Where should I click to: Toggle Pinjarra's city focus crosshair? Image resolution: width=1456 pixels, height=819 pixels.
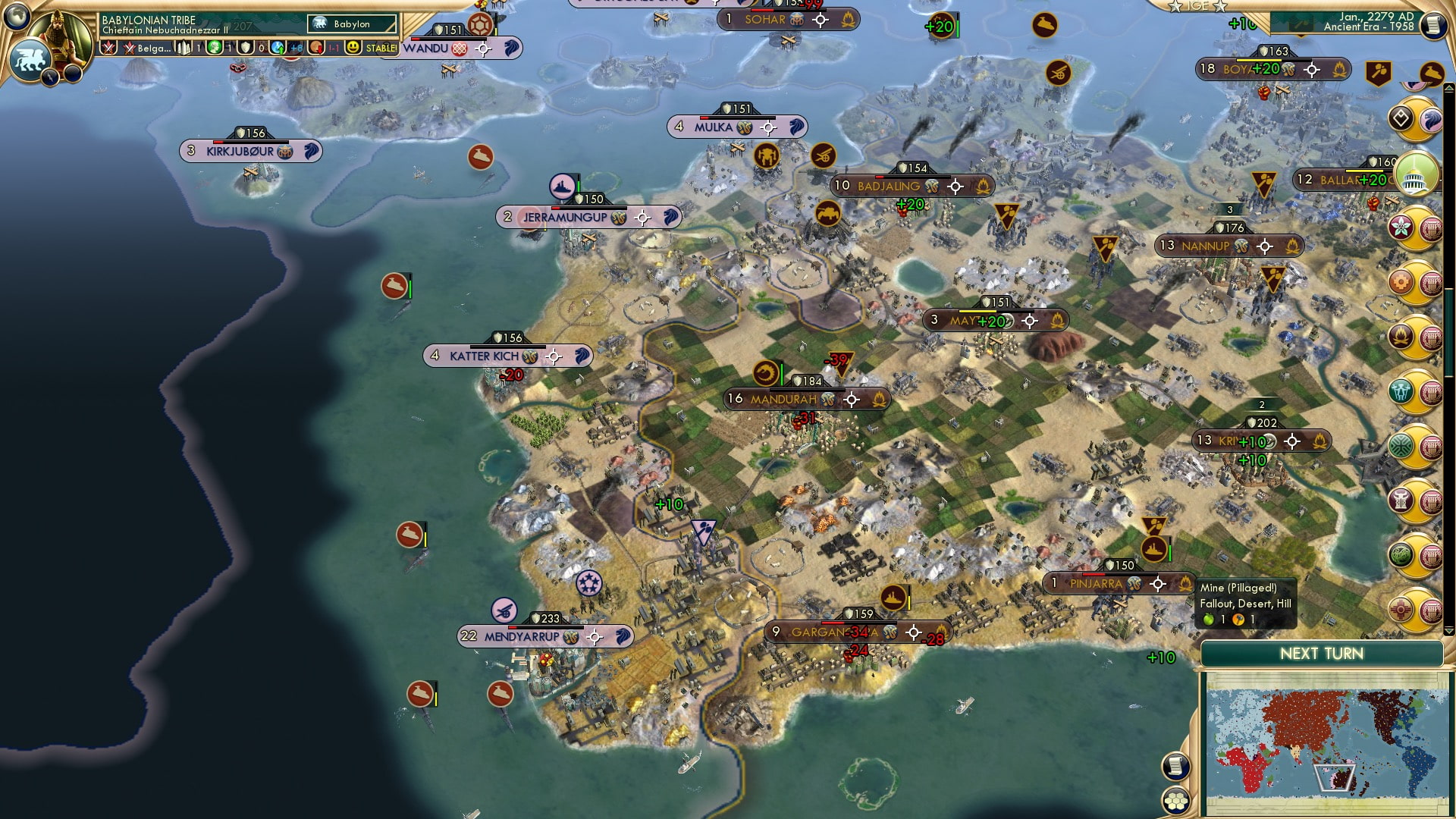pos(1158,583)
